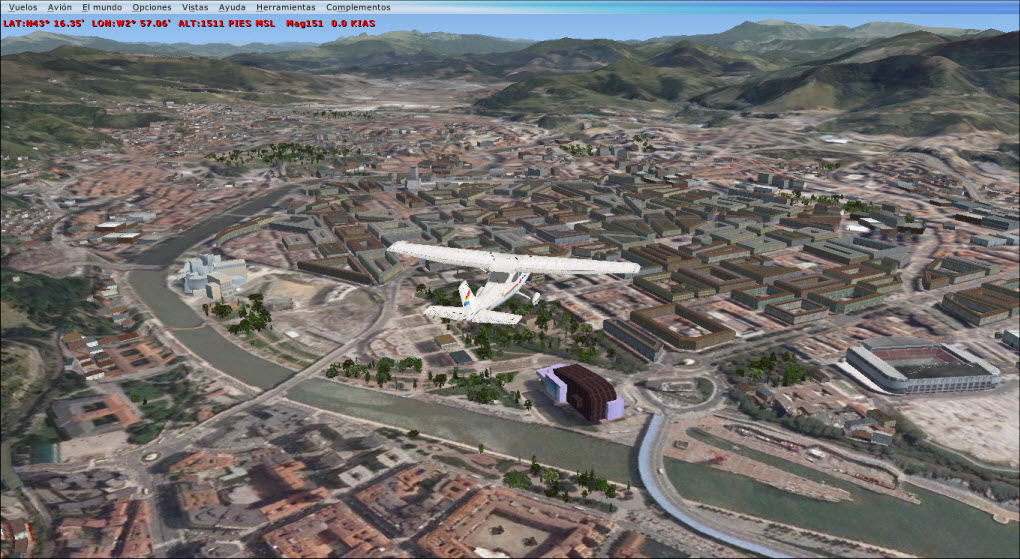Viewport: 1020px width, 559px height.
Task: Select the El mundo menu
Action: (102, 7)
